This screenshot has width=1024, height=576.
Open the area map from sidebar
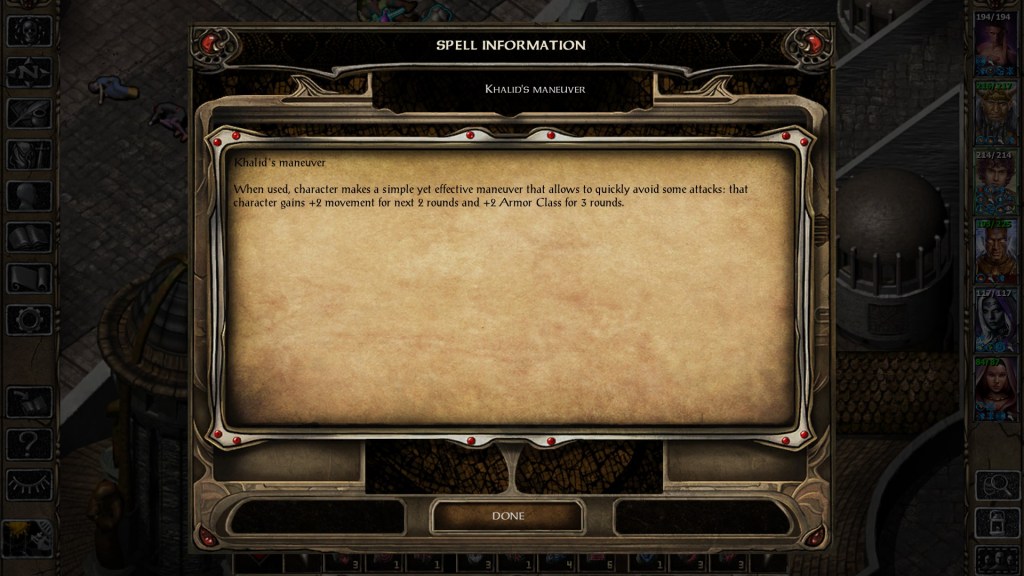29,72
